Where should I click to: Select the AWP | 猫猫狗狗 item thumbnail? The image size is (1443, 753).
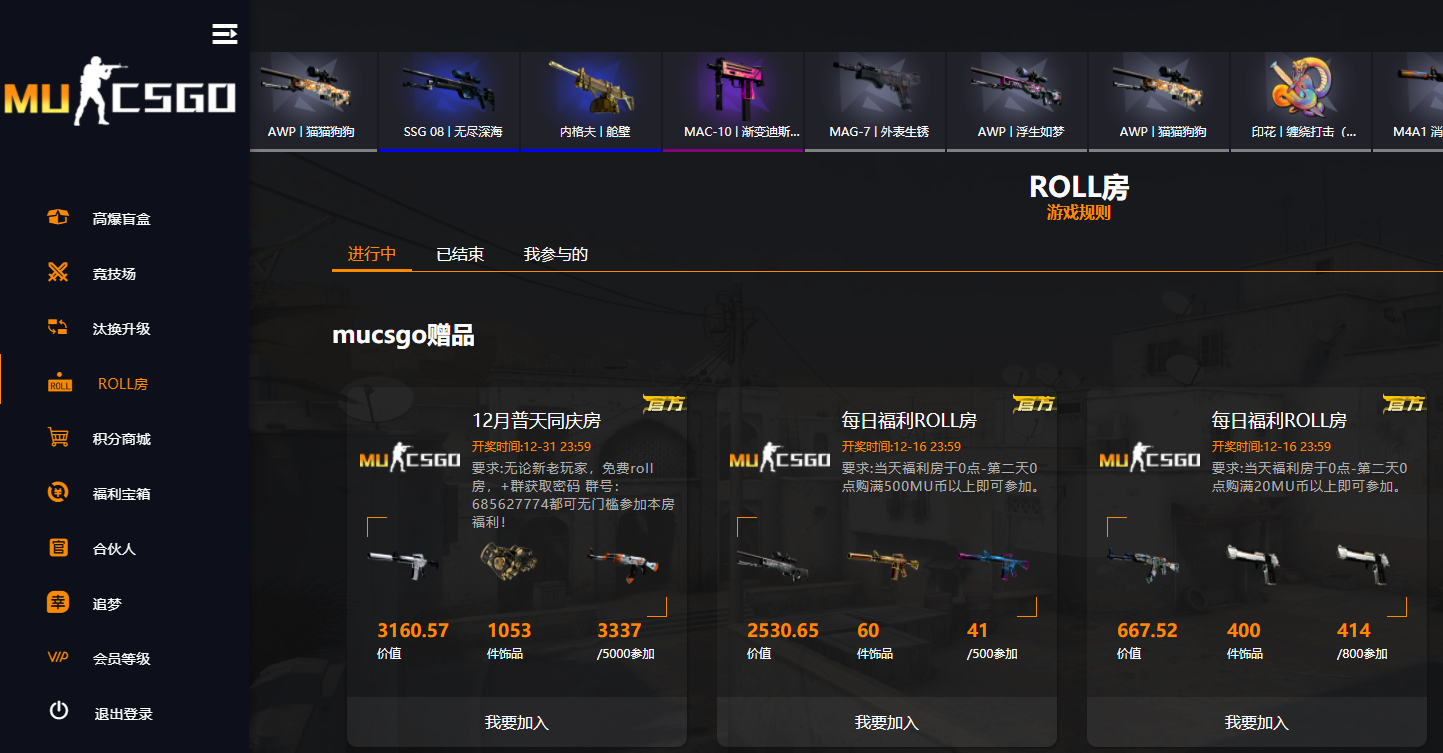(x=313, y=100)
